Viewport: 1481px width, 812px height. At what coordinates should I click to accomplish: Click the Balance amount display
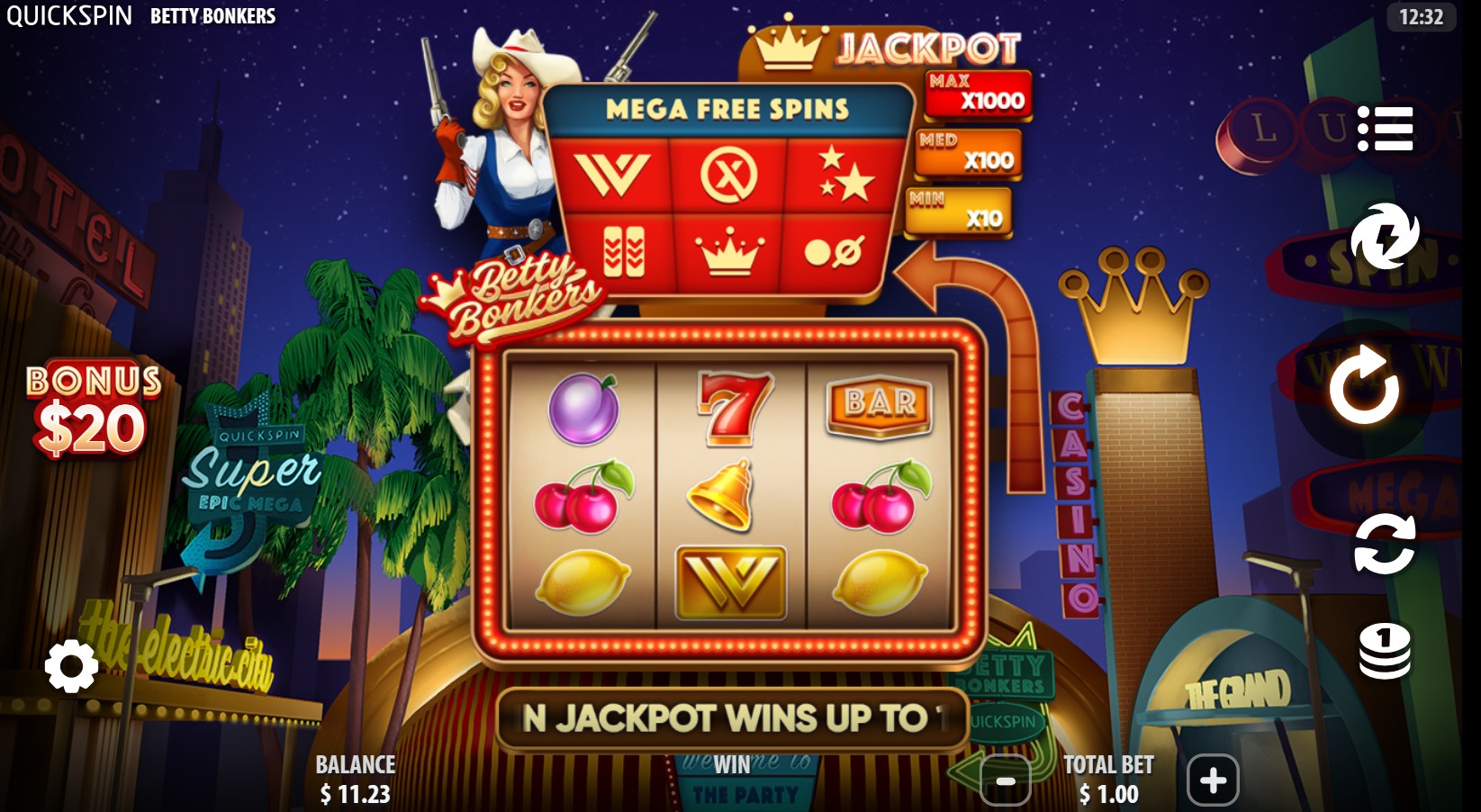(x=355, y=780)
